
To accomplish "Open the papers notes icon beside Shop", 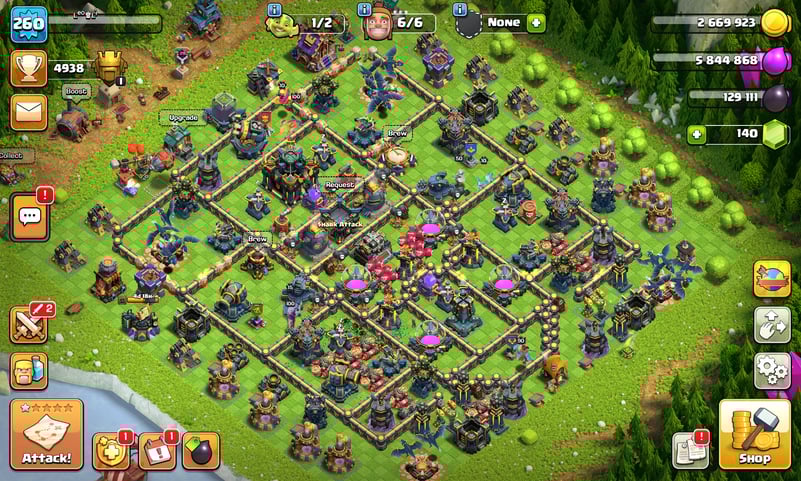I will click(691, 450).
